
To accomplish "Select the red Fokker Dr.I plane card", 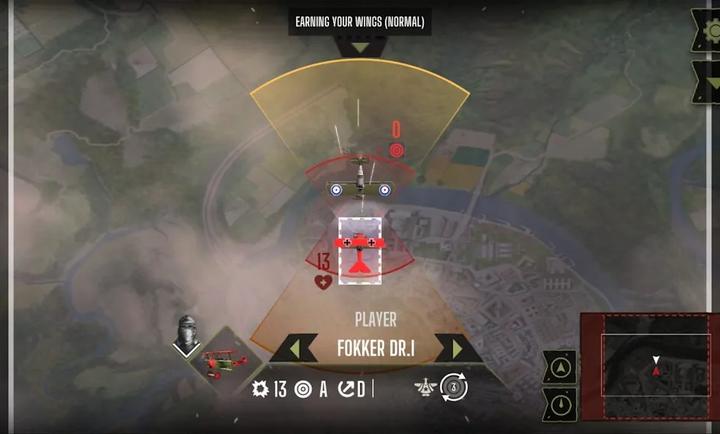I will click(358, 247).
